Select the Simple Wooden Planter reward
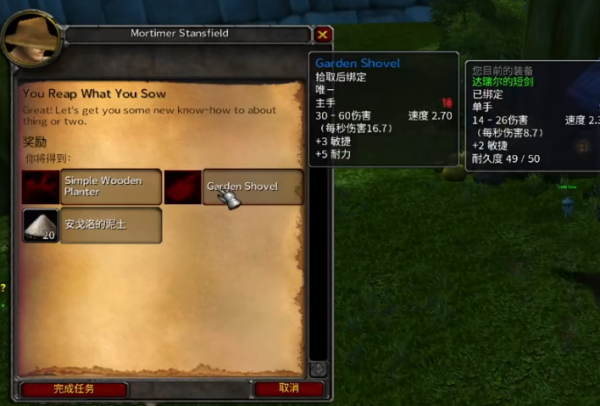Viewport: 600px width, 406px height. (x=91, y=186)
